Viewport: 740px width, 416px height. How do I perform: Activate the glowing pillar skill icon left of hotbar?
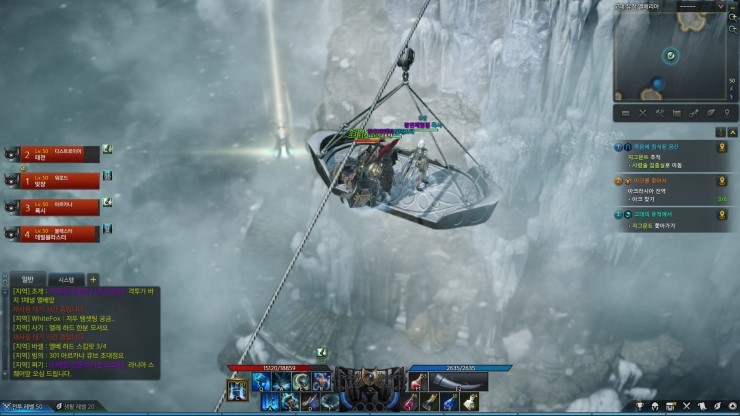point(238,391)
